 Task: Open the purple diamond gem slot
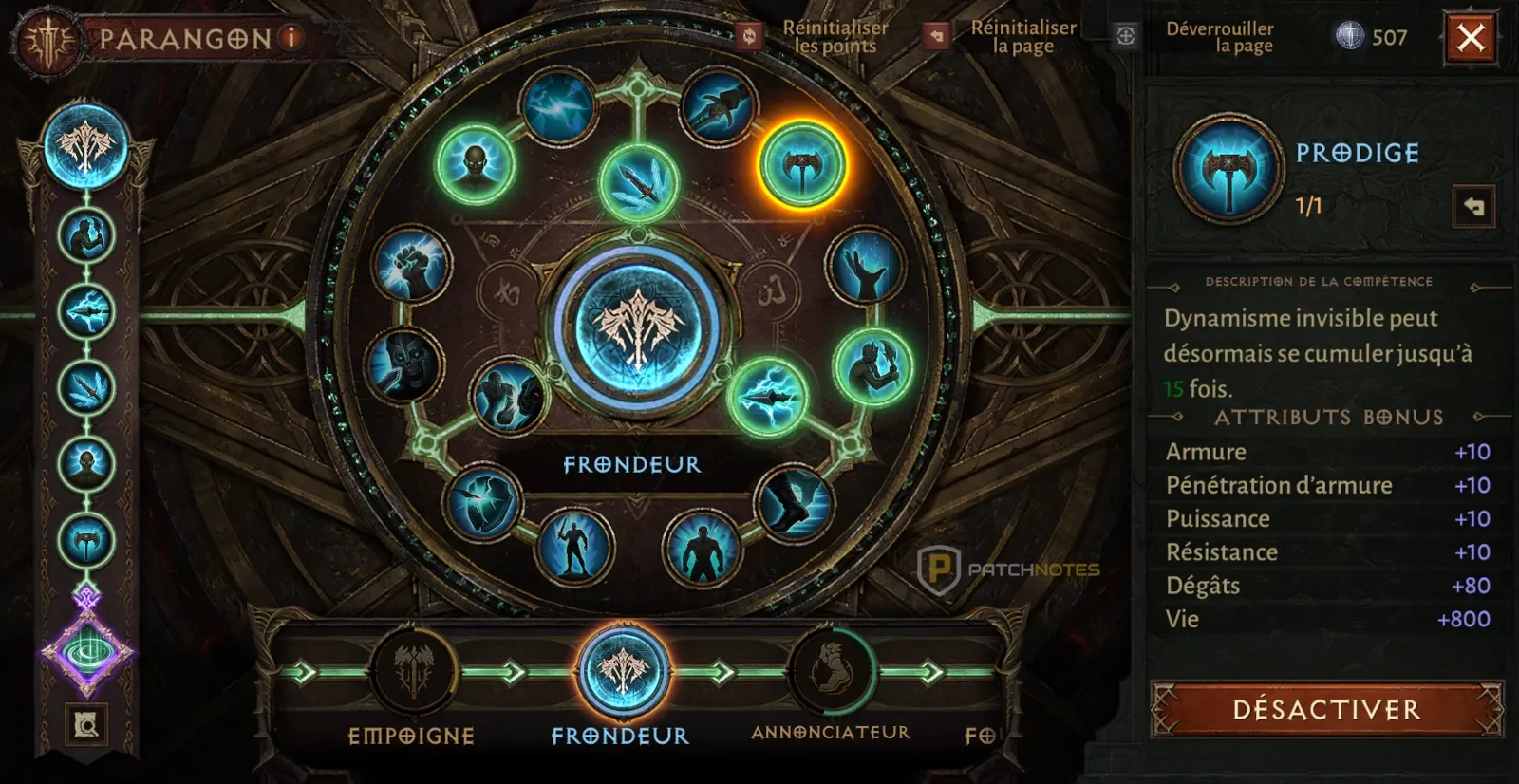(x=87, y=651)
